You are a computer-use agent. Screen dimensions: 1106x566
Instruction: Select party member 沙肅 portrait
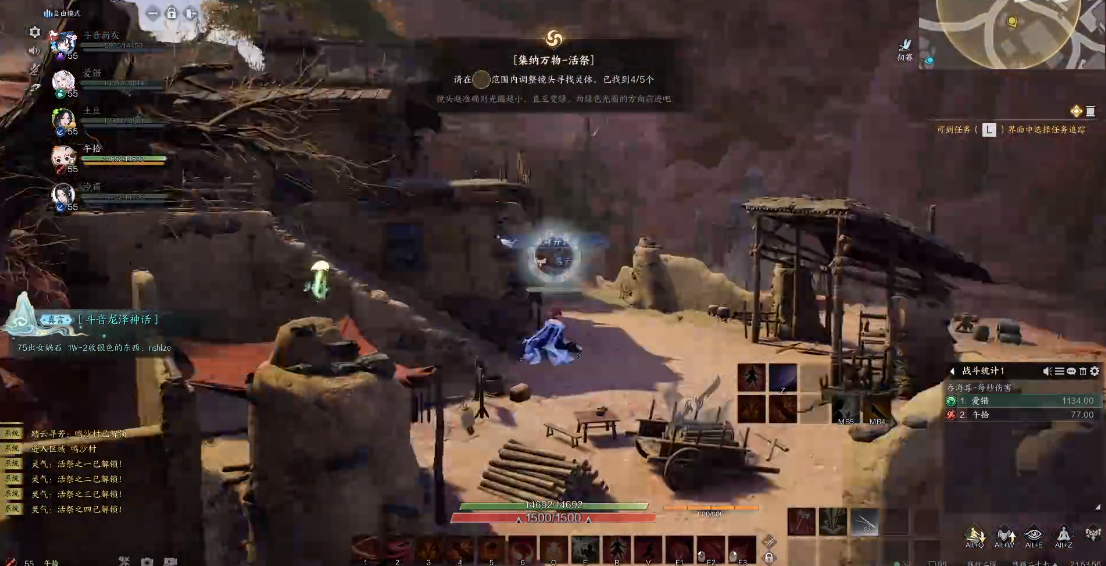64,193
